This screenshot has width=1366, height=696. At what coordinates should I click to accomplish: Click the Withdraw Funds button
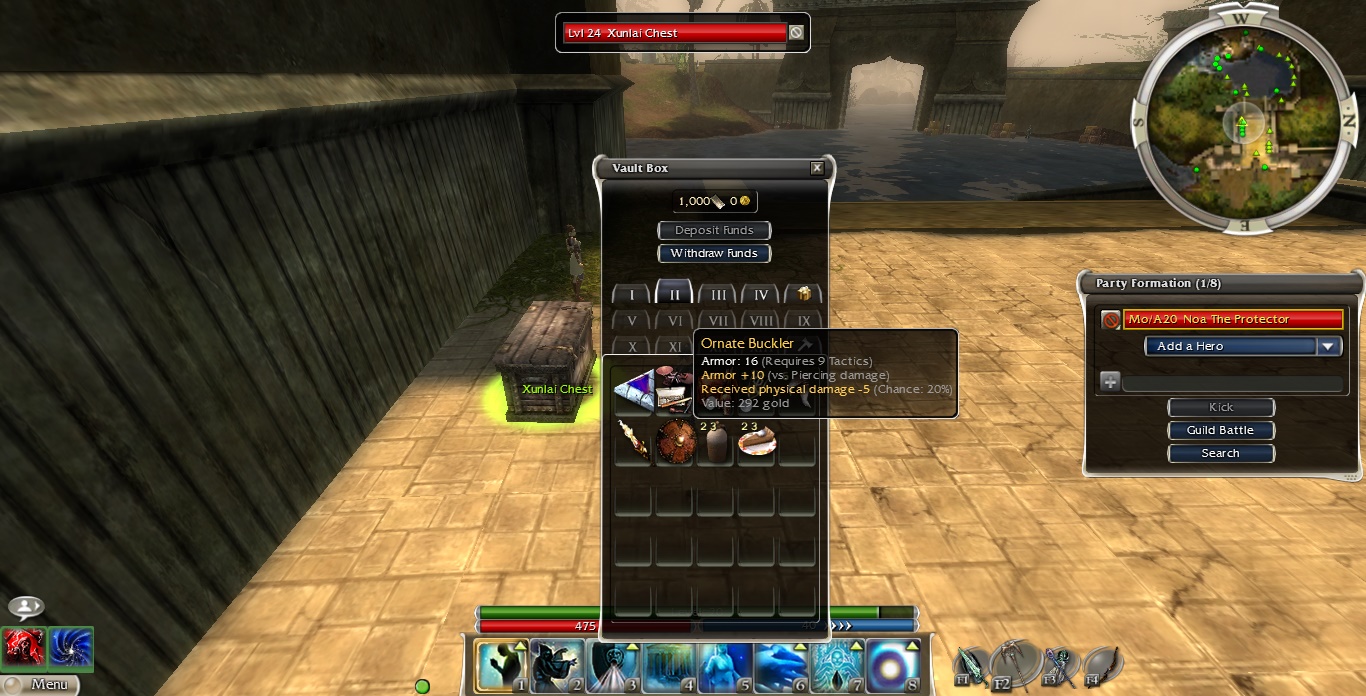coord(714,253)
